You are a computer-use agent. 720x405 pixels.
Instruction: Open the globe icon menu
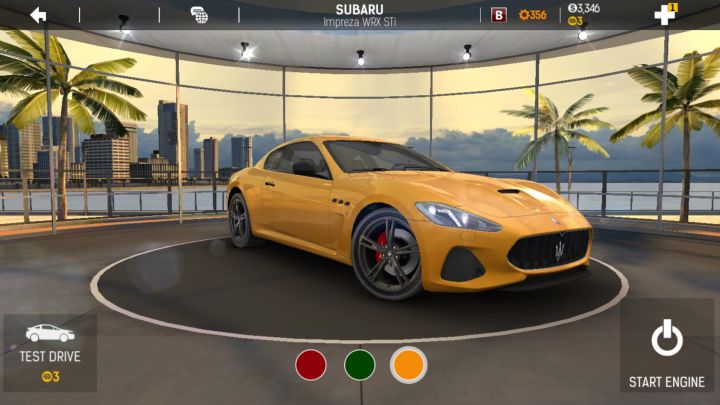[200, 15]
